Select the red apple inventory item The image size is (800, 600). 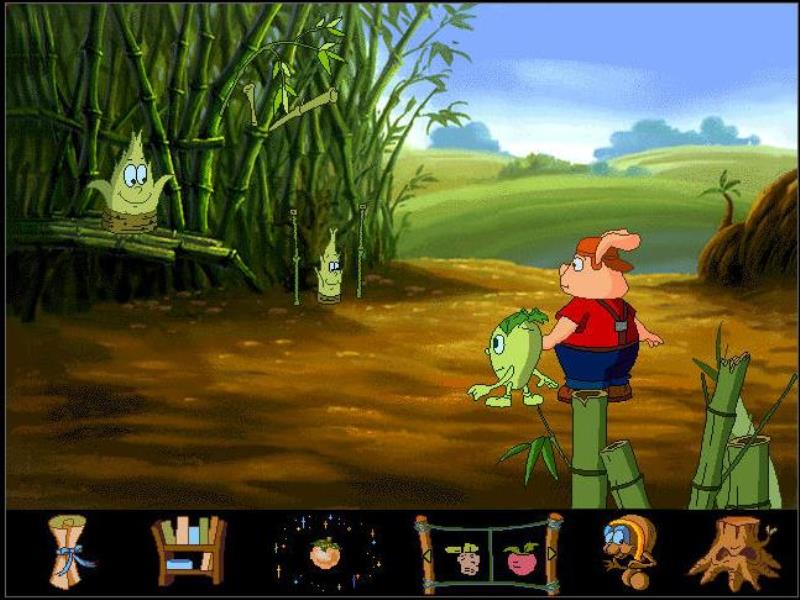(x=520, y=556)
